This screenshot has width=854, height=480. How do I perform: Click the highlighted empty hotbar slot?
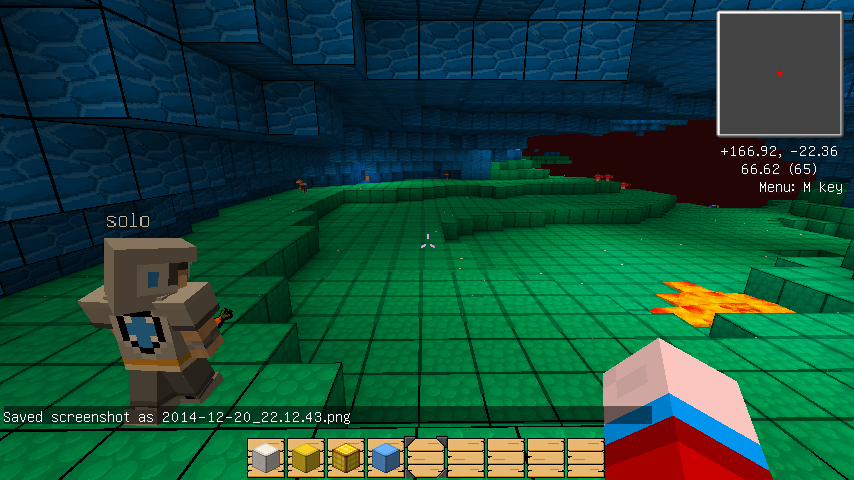pos(426,457)
